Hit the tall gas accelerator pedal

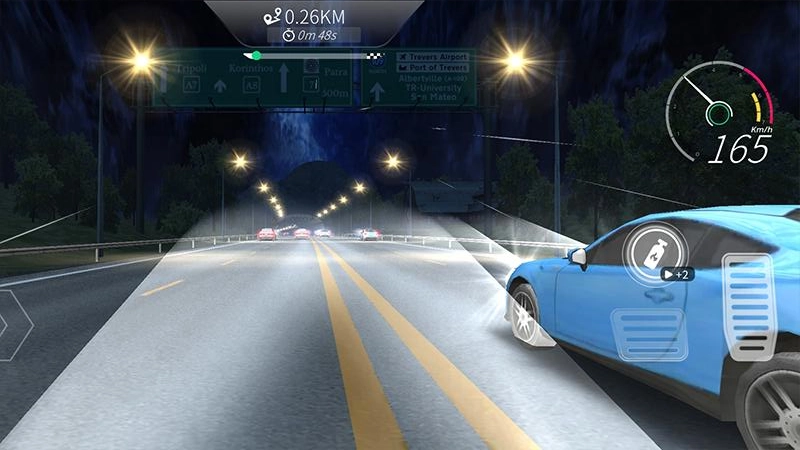click(x=748, y=310)
